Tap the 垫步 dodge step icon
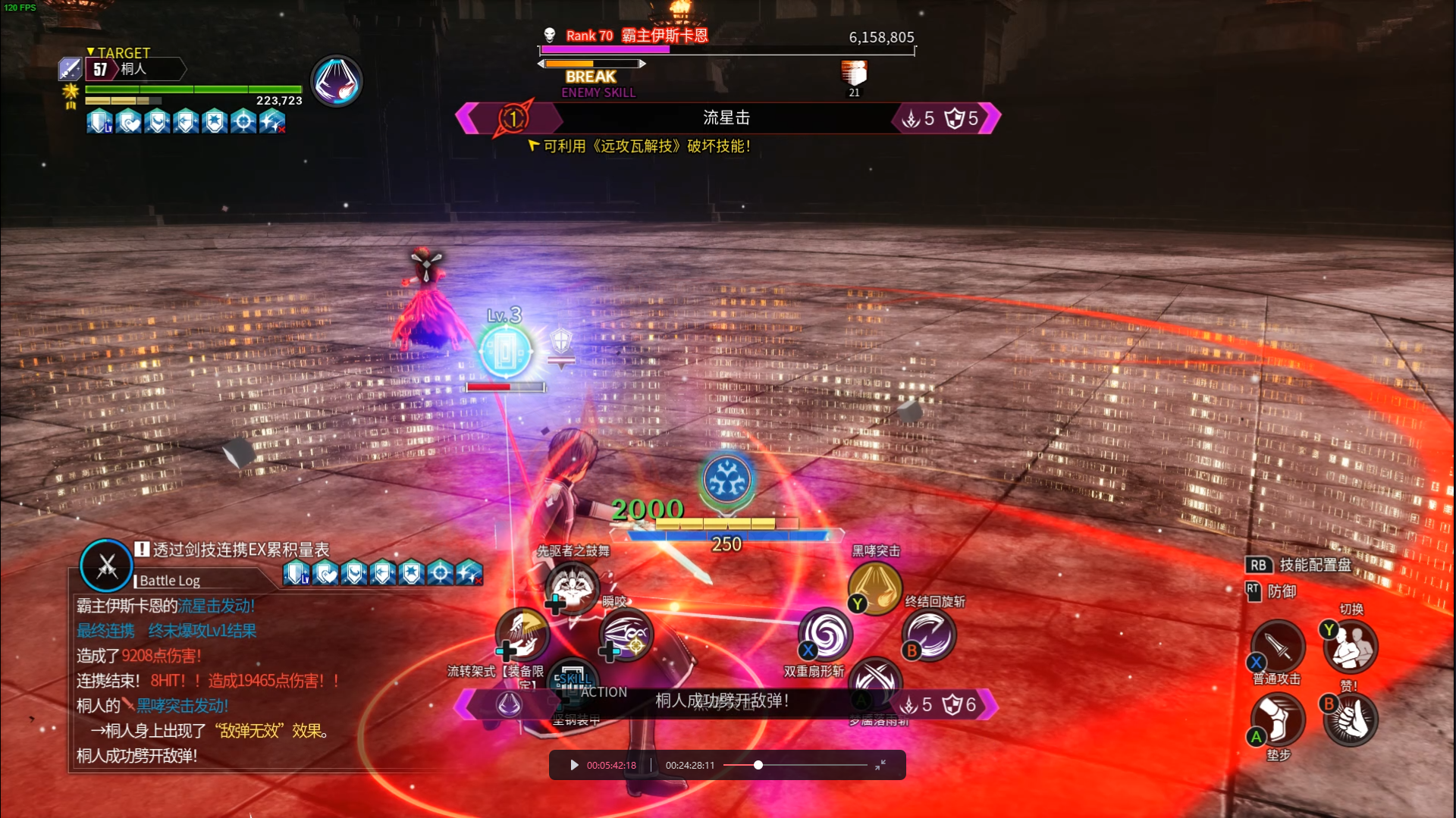 (1279, 719)
